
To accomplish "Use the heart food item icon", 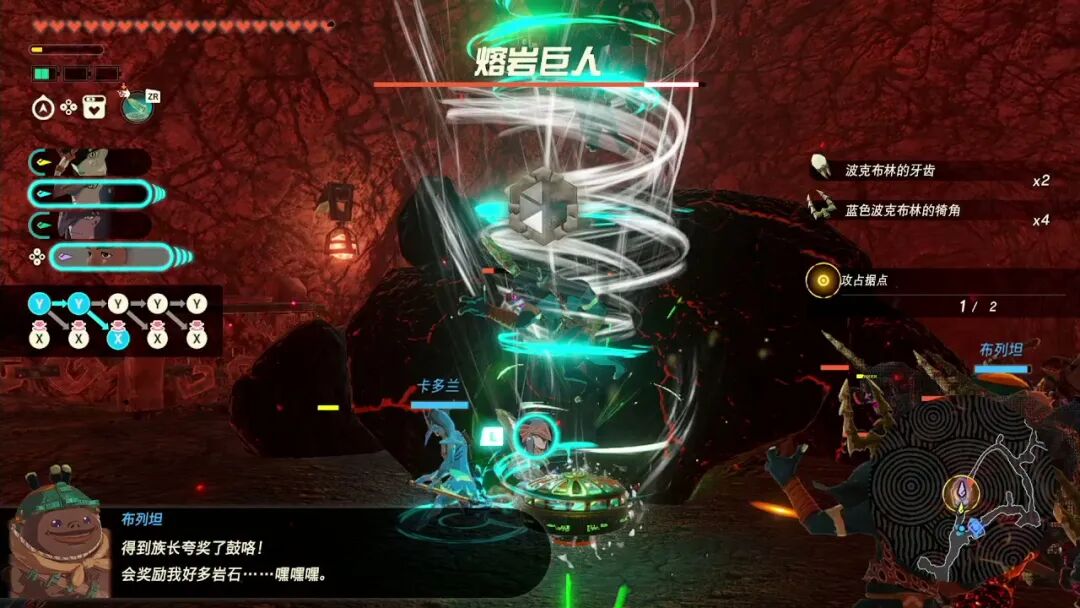I will (x=95, y=107).
